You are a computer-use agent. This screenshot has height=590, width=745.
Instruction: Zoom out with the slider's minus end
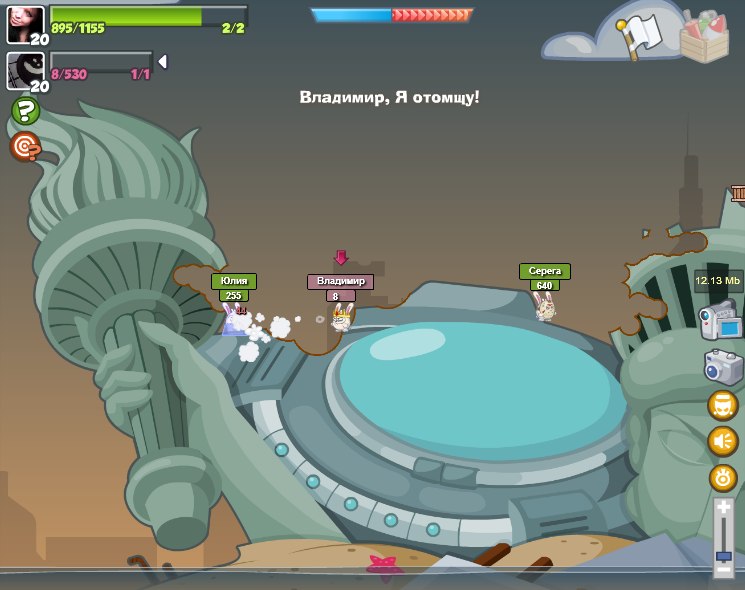(724, 570)
